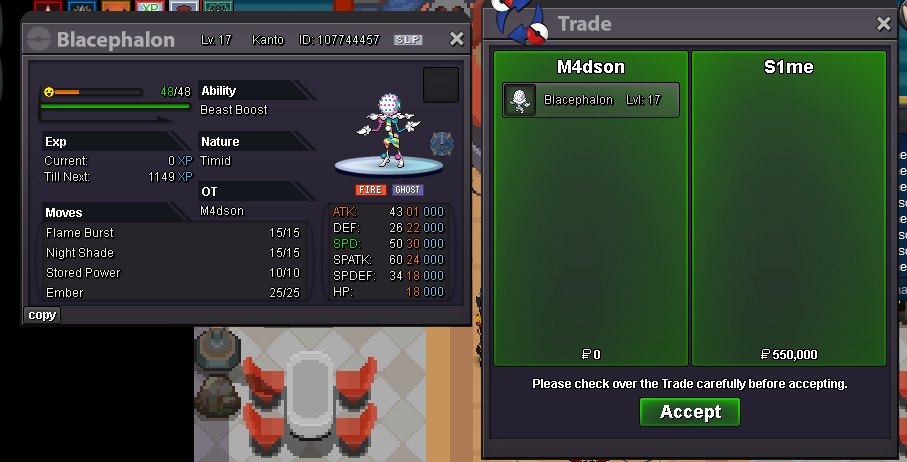Close the Trade window
This screenshot has height=462, width=907.
pyautogui.click(x=883, y=24)
